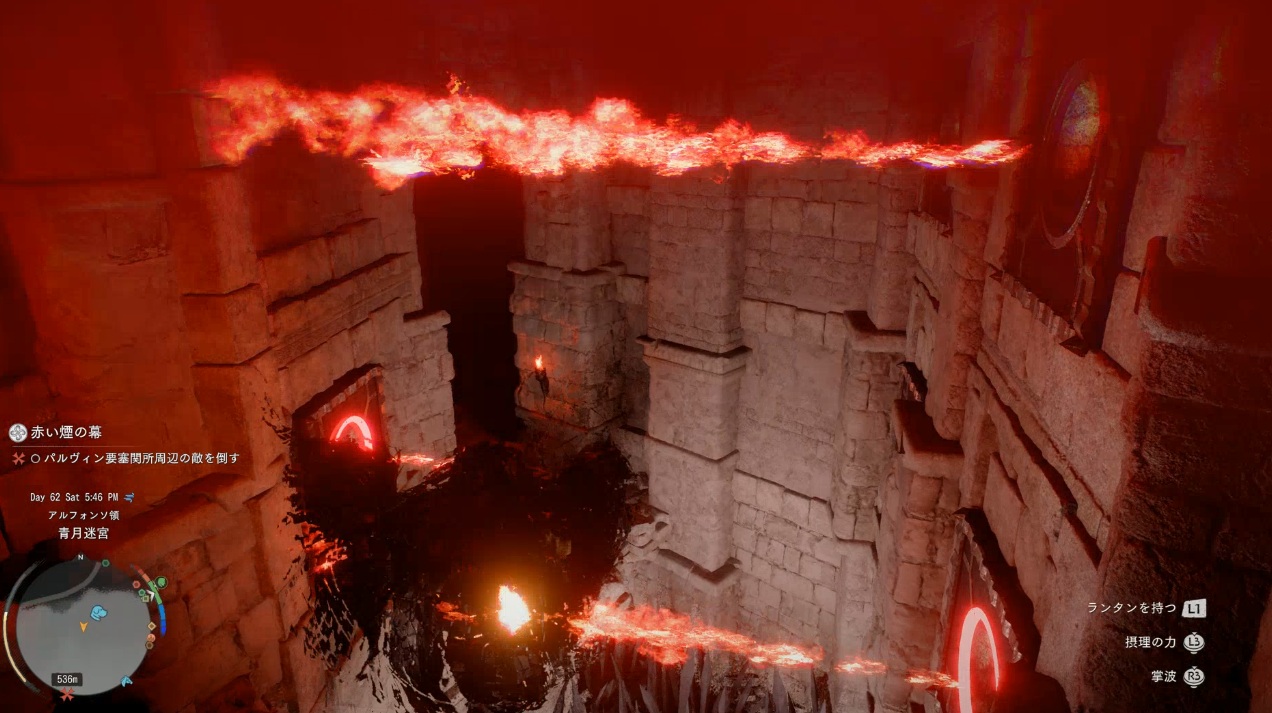This screenshot has width=1272, height=713.
Task: Click the red quest marker below minimap
Action: [x=67, y=693]
